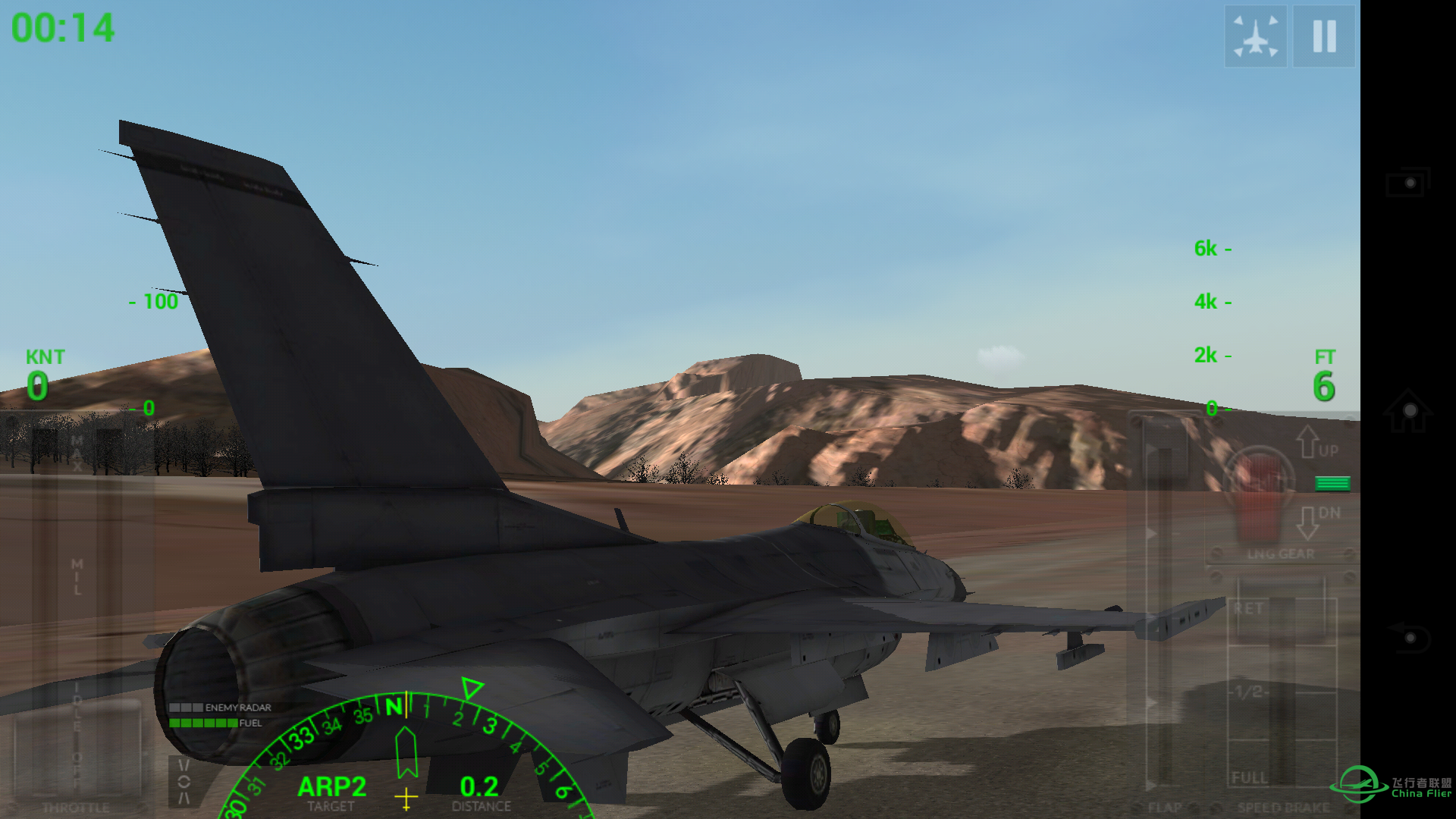
Task: Set the SPEED BRAKE lever to FULL
Action: point(1250,776)
